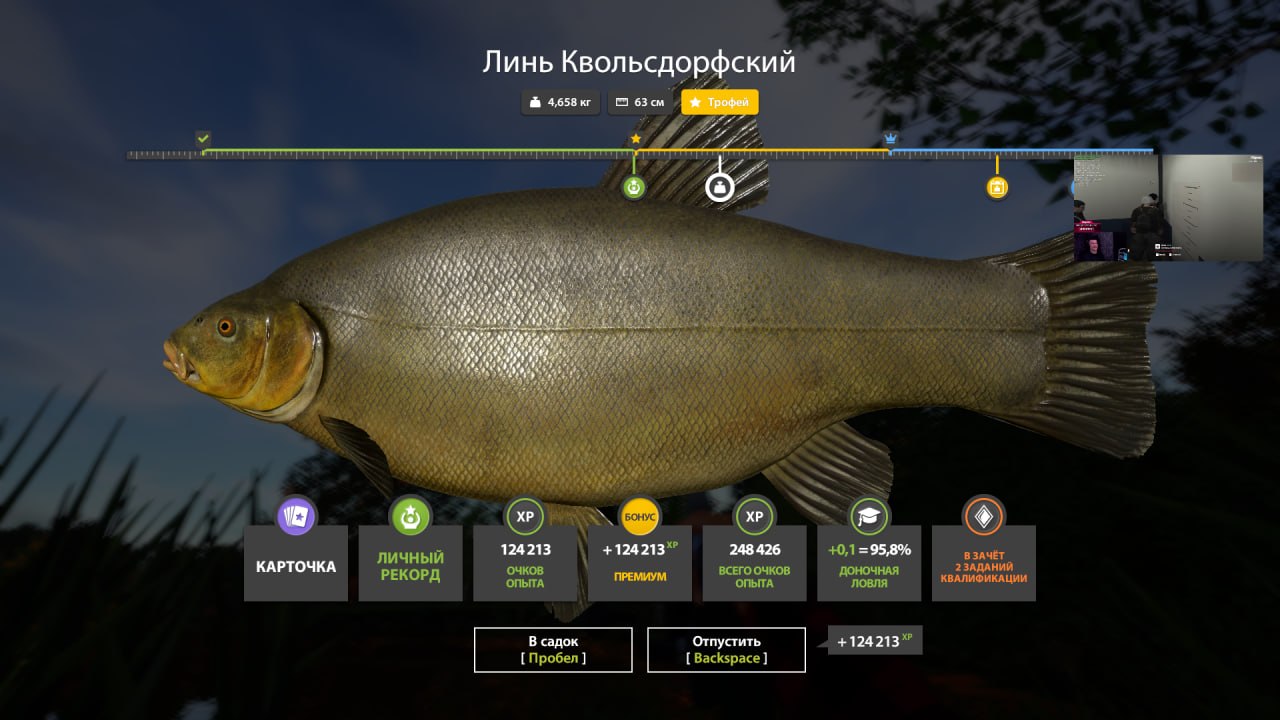Click the blue crown marker on the scale

(890, 139)
